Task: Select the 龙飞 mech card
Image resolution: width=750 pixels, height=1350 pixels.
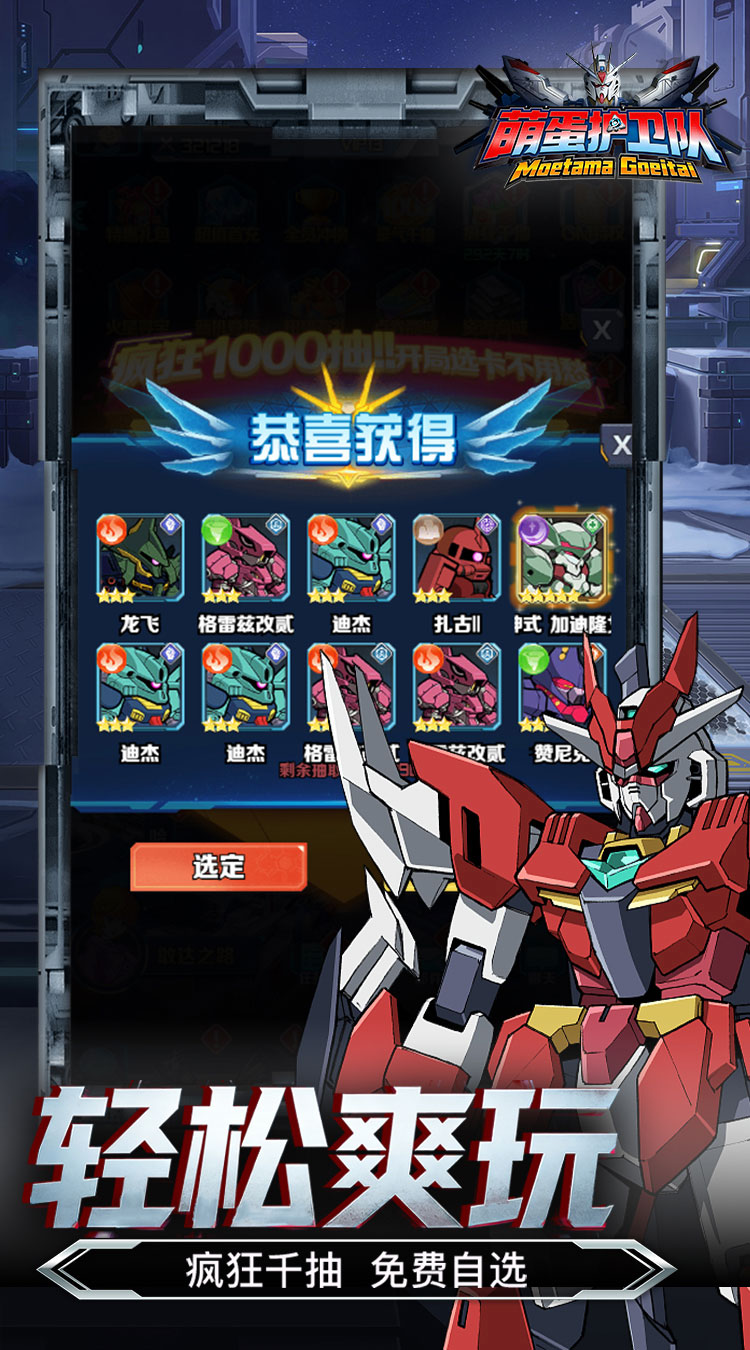Action: tap(140, 560)
